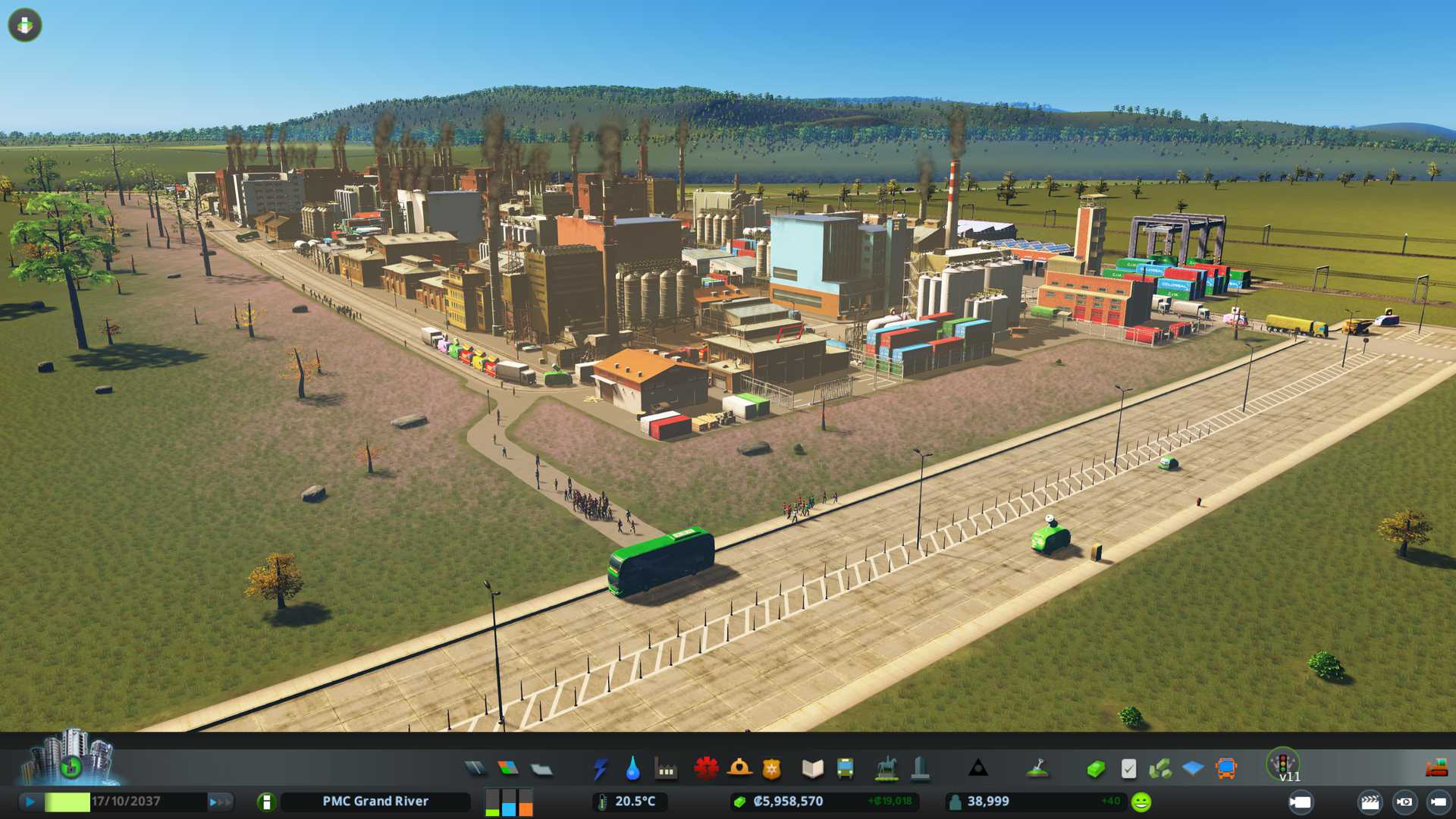Viewport: 1456px width, 819px height.
Task: Activate the Bulldozer tool
Action: (1436, 769)
